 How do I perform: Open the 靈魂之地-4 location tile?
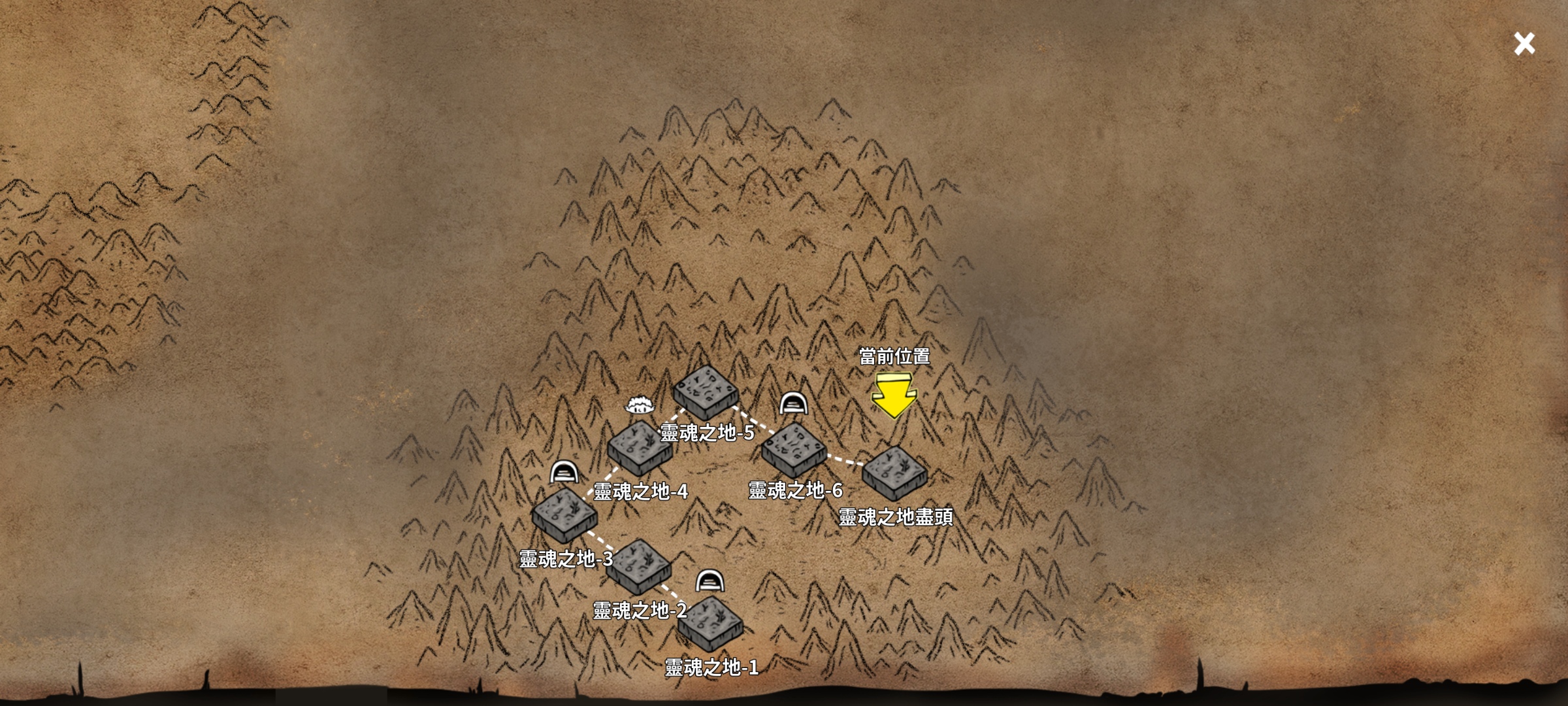pyautogui.click(x=640, y=447)
